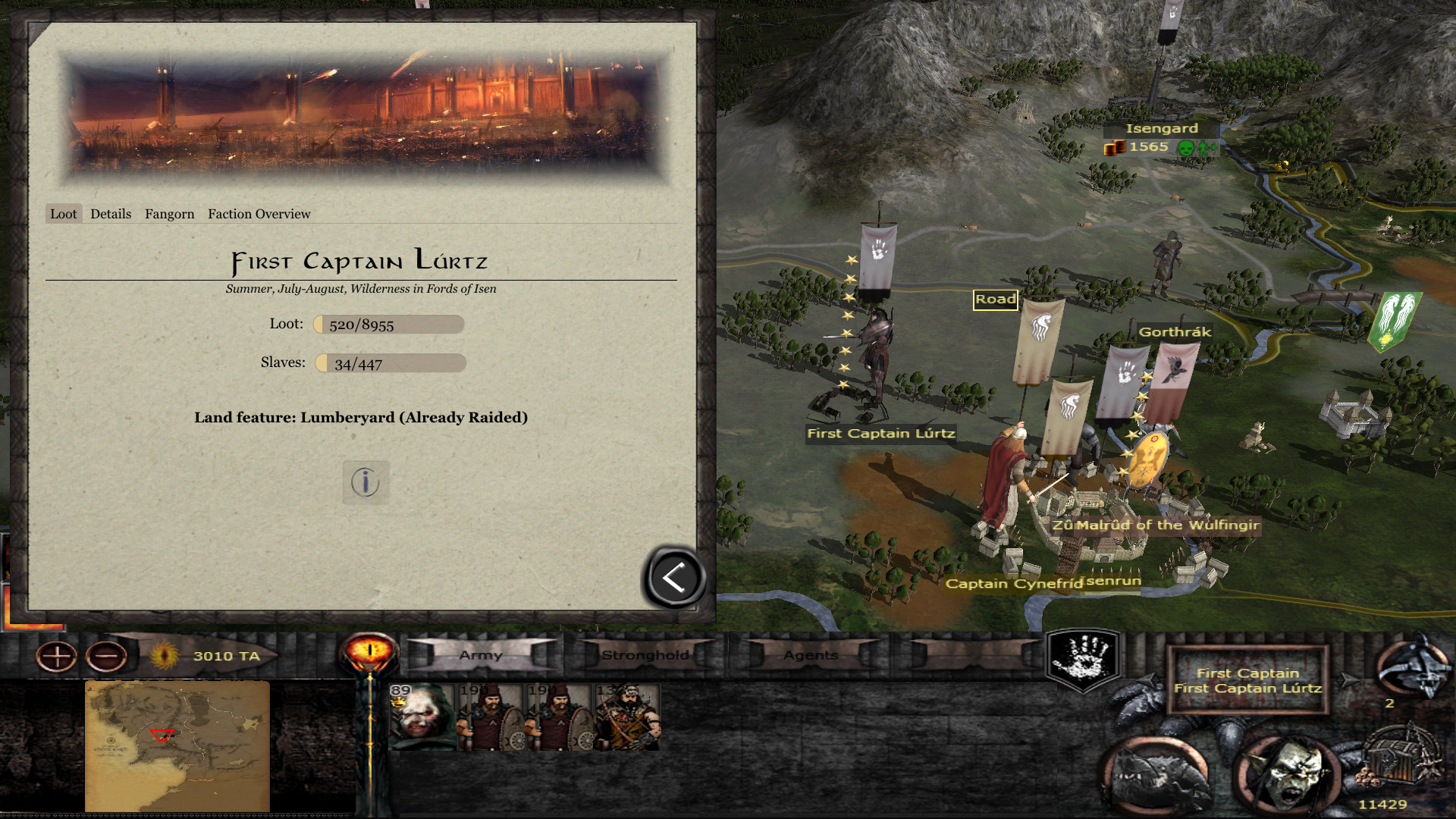Show the Faction Overview tab
1456x819 pixels.
tap(259, 214)
